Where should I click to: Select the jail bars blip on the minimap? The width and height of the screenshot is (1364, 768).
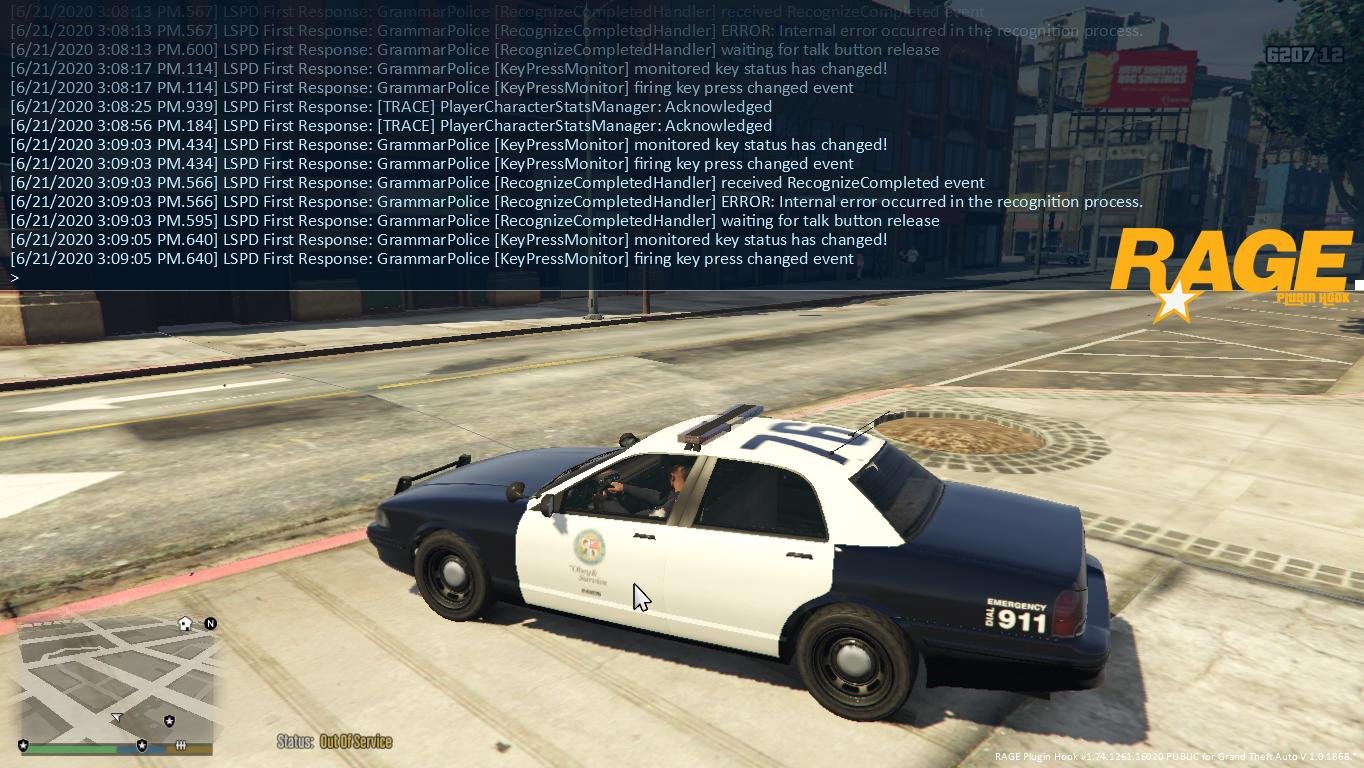(181, 745)
